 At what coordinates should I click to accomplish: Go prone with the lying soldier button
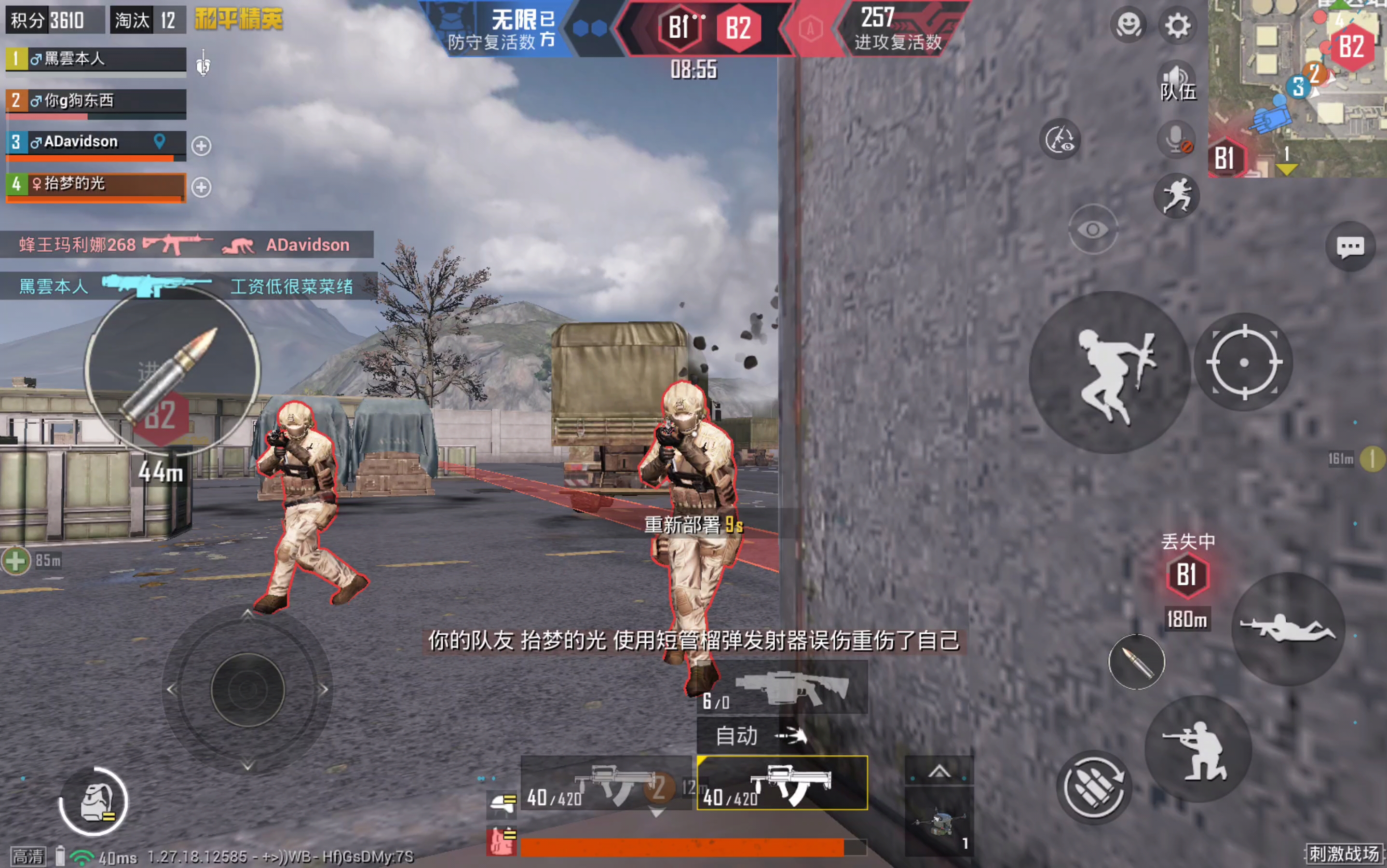click(x=1288, y=629)
